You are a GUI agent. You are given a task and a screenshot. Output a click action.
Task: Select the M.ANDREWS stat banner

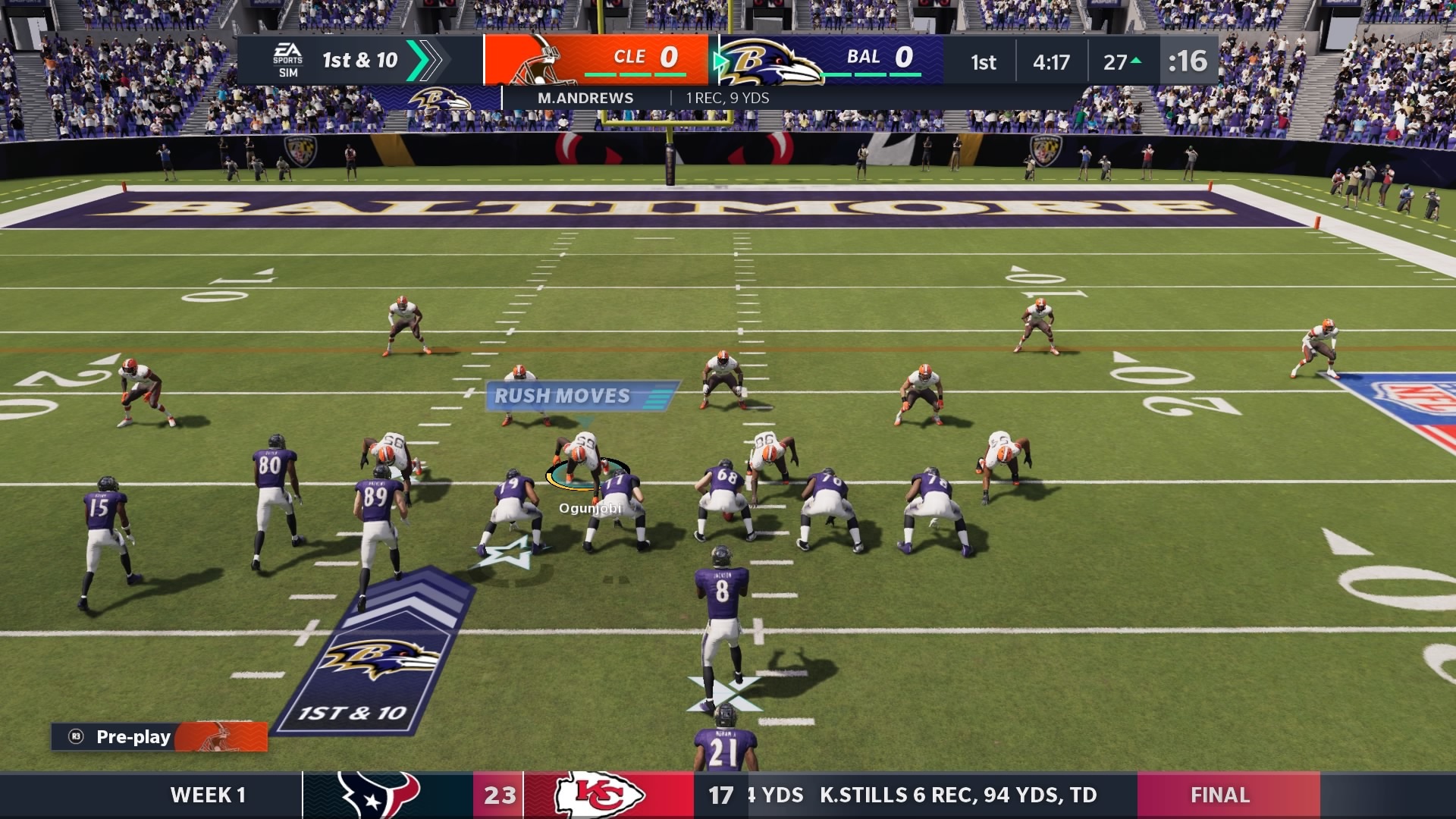[x=588, y=98]
